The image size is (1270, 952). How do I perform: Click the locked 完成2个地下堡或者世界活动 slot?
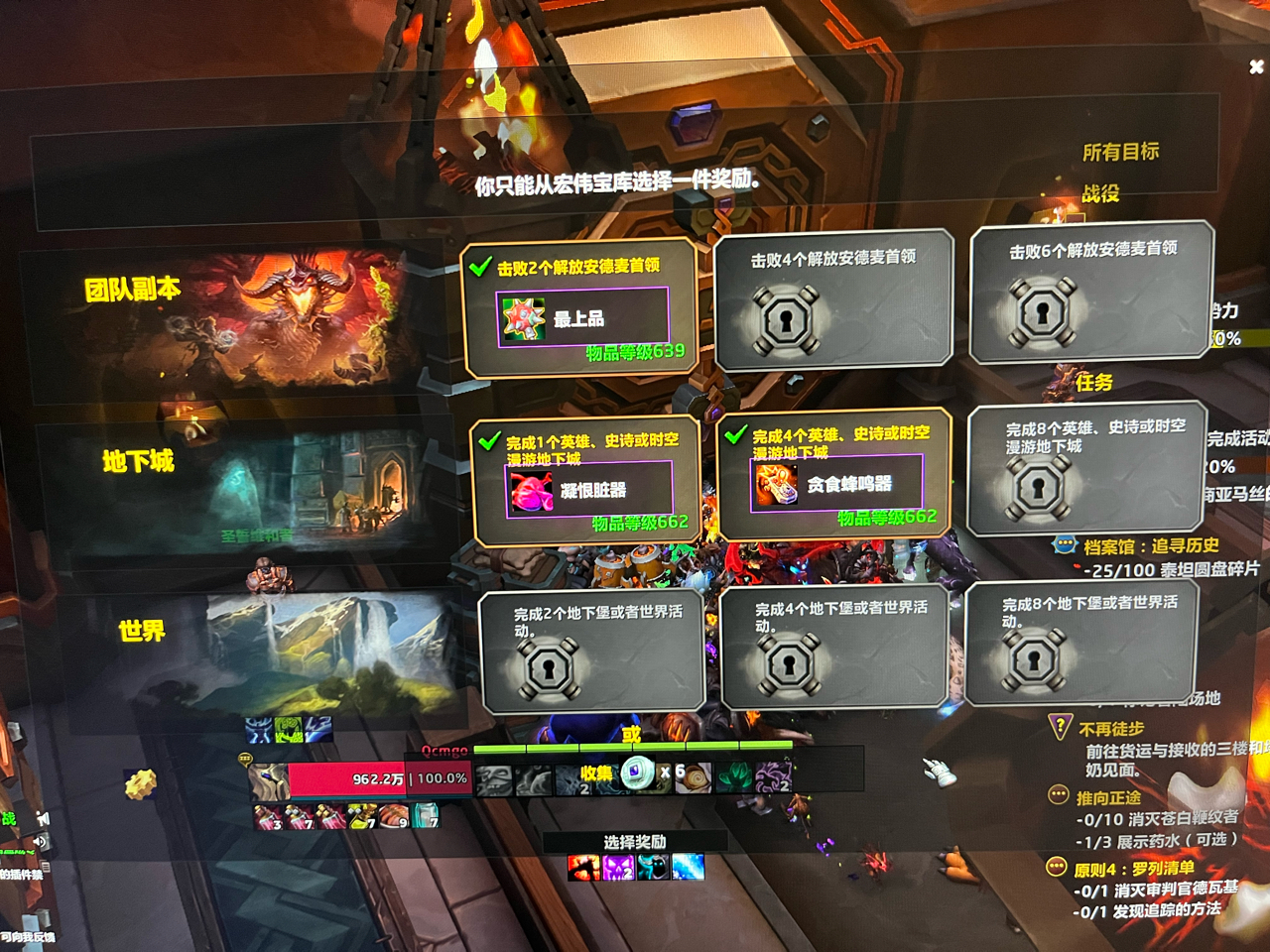[592, 652]
